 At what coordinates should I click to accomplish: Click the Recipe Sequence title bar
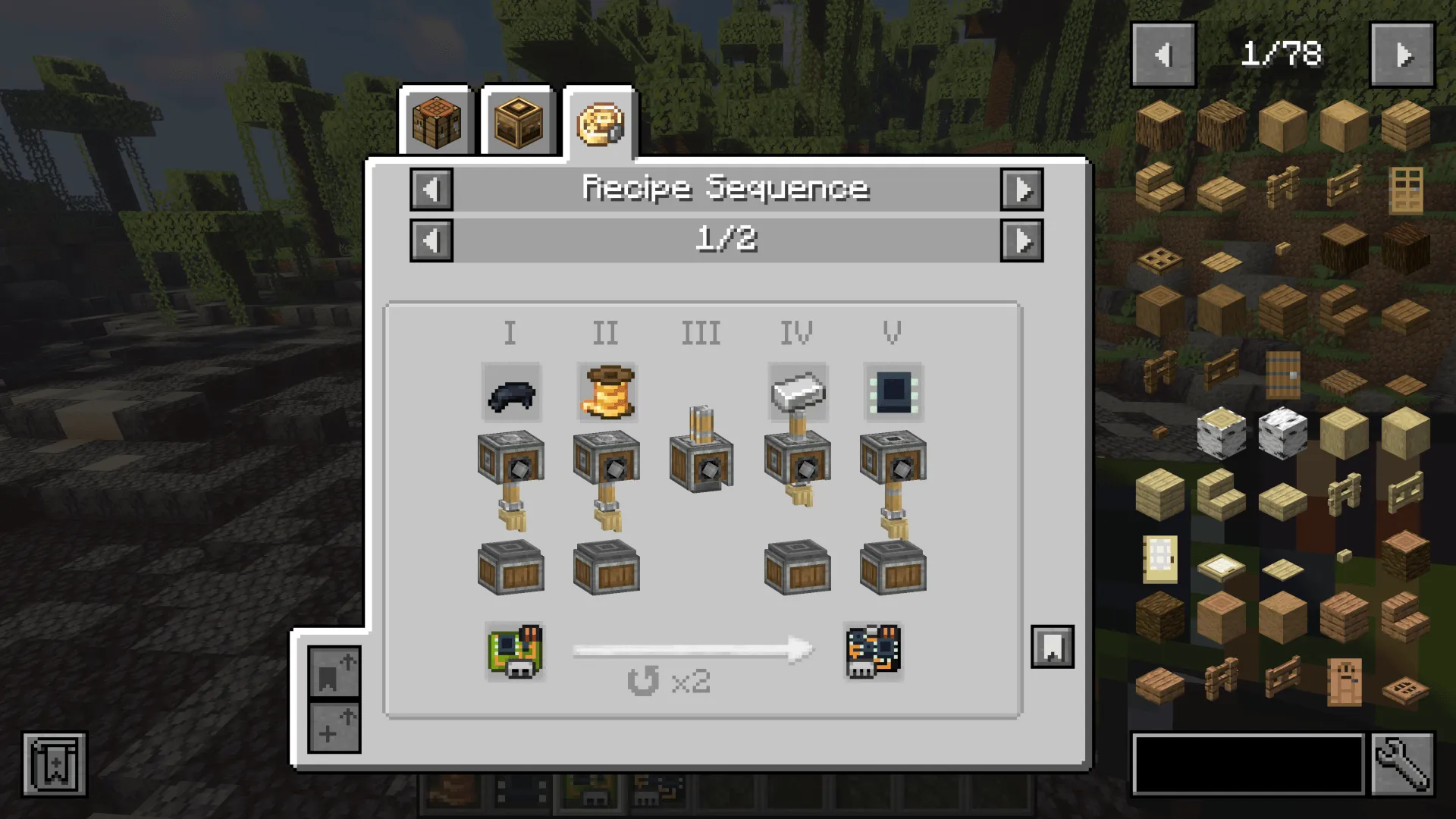click(x=726, y=188)
